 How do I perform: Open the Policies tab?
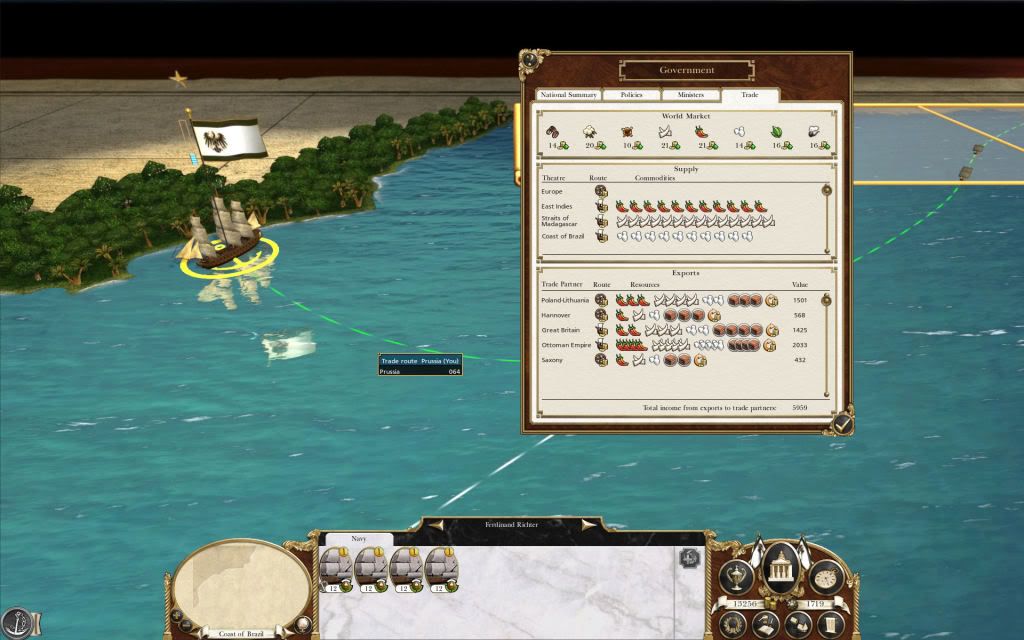point(632,95)
